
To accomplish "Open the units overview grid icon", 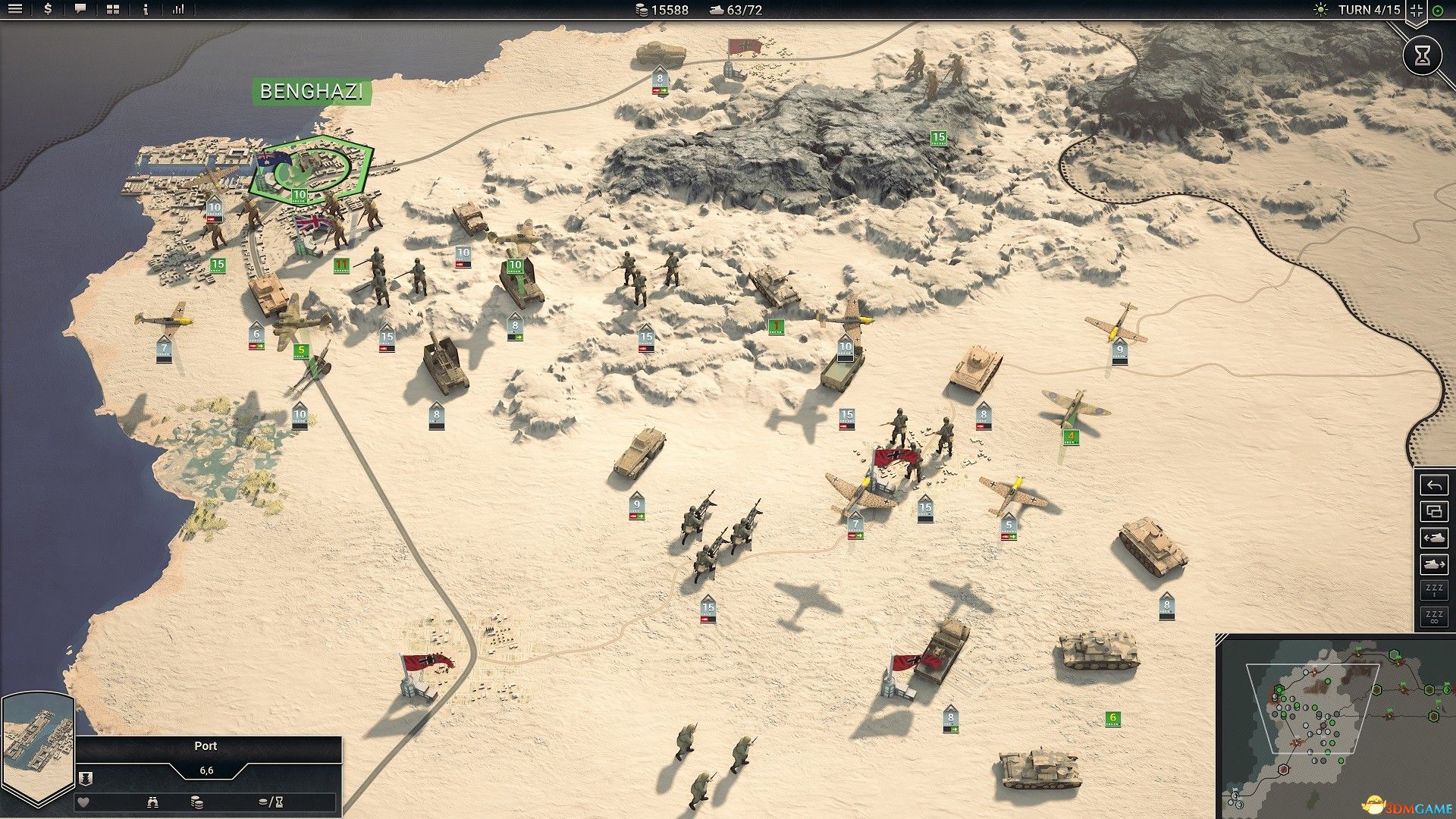I will (112, 10).
